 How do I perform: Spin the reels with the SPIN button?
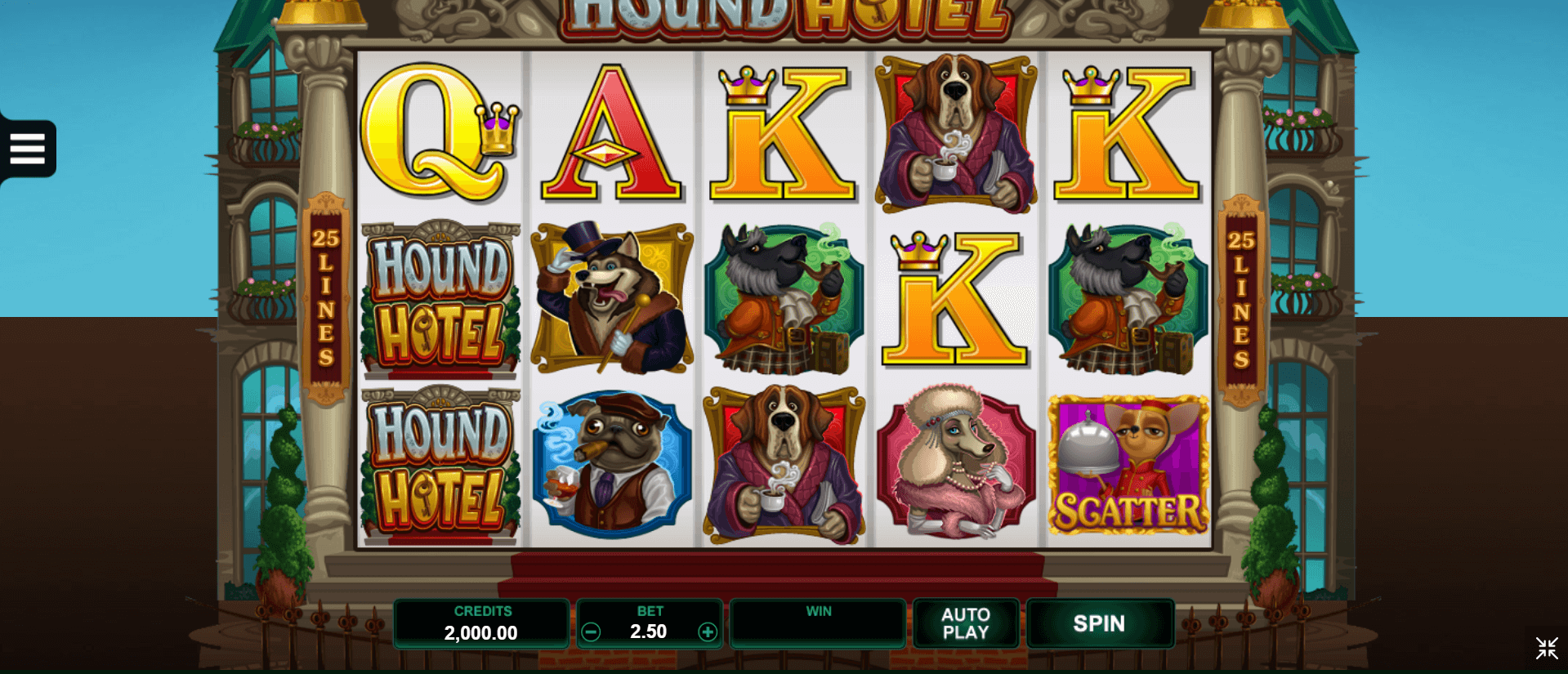[x=1099, y=624]
